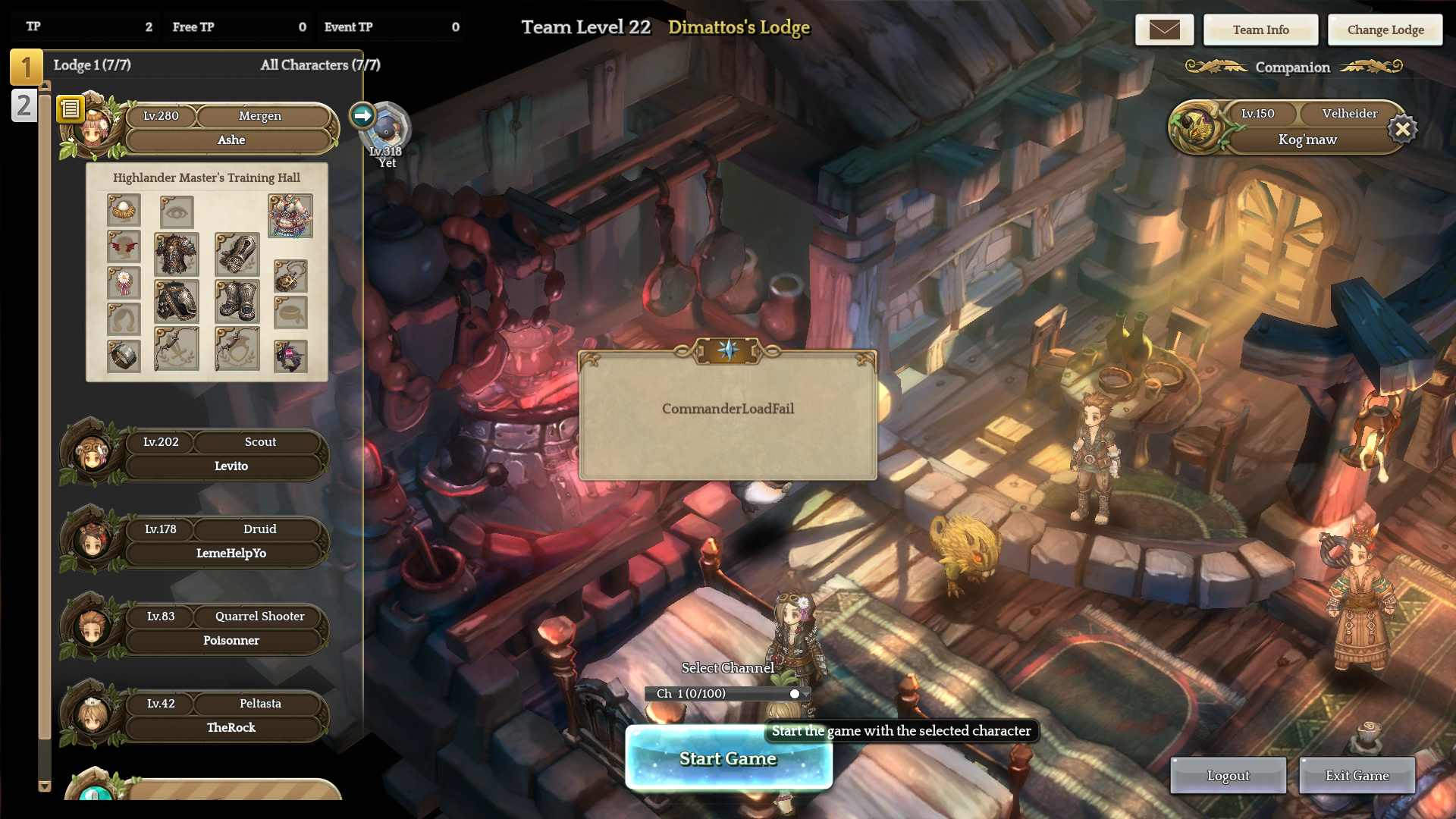This screenshot has height=819, width=1456.
Task: Inspect the costume outfit equipment slot
Action: (x=290, y=215)
